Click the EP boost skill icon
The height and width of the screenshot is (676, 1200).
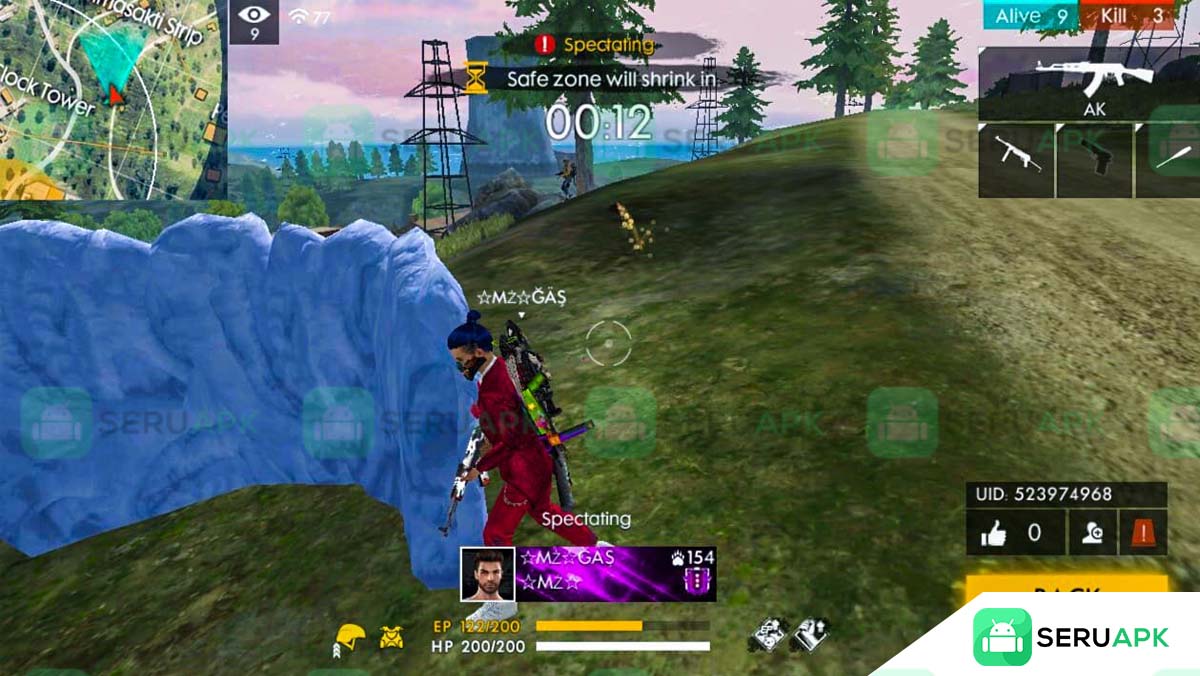pos(768,634)
